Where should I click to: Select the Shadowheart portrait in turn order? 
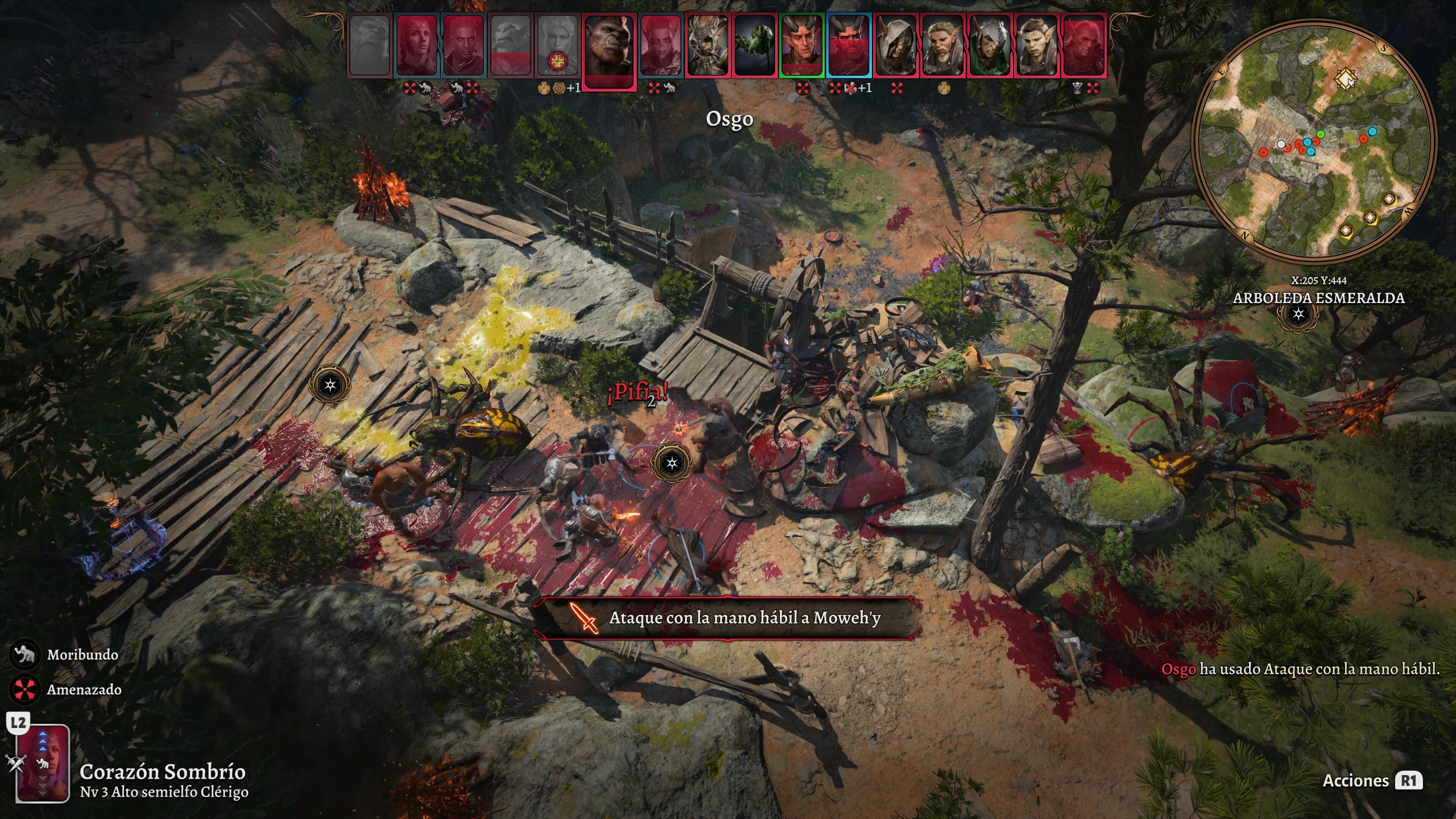[417, 45]
